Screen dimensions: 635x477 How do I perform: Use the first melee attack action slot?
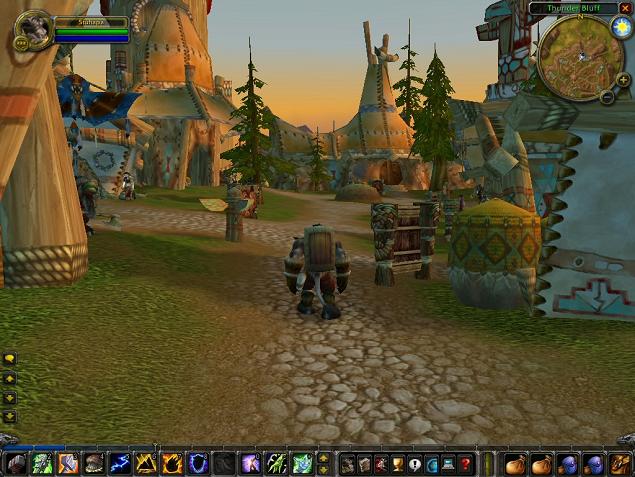point(16,464)
